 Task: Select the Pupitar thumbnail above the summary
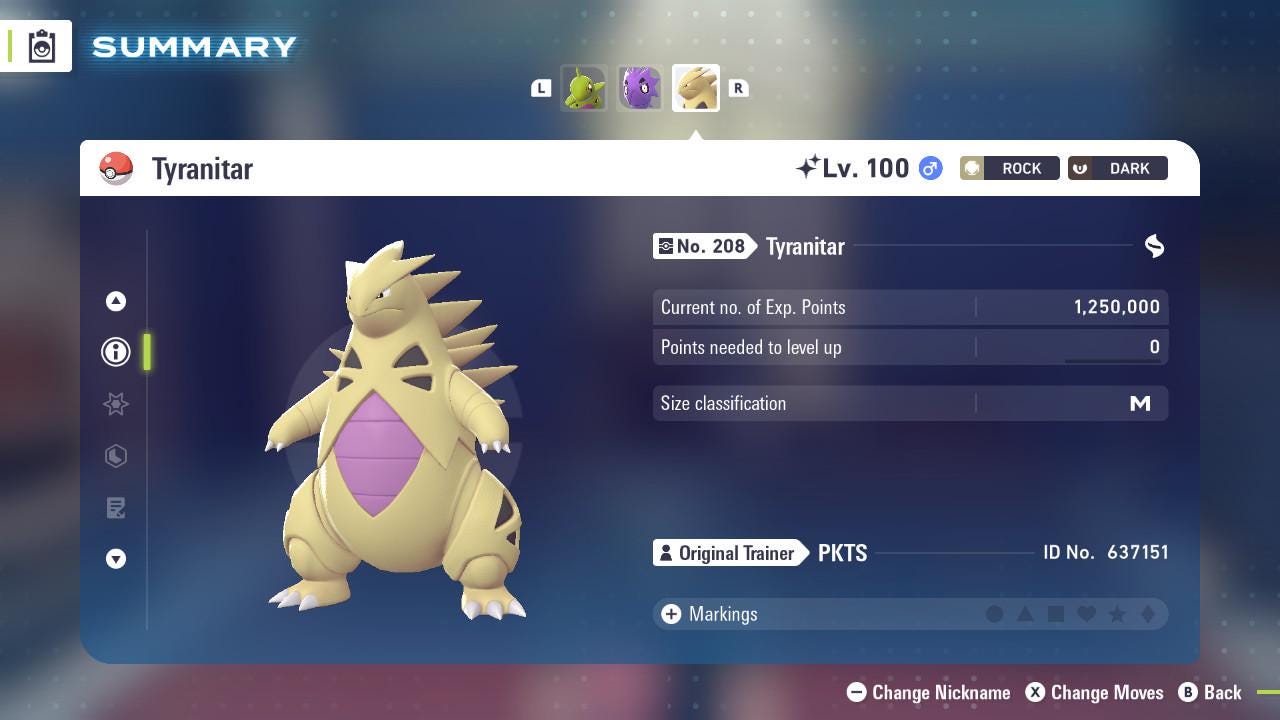(639, 88)
